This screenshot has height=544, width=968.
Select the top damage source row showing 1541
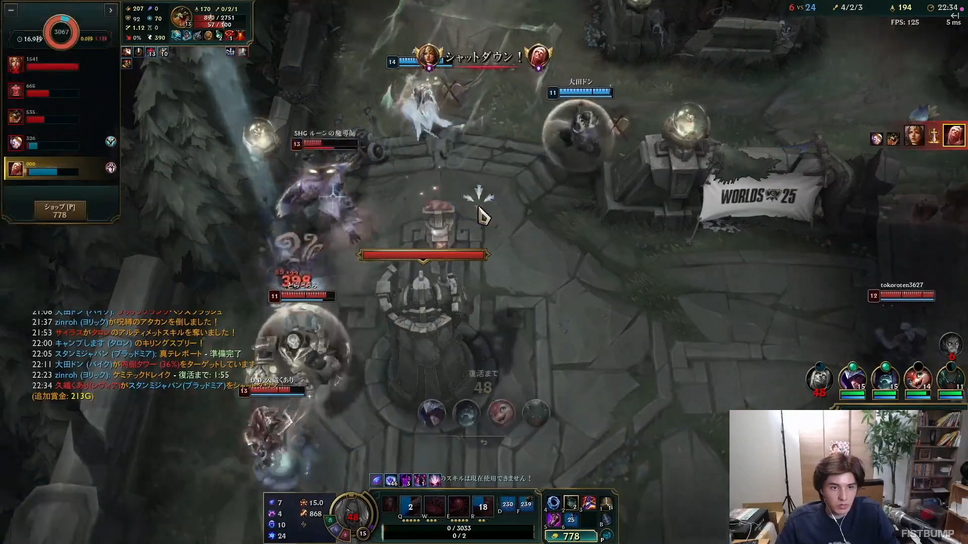60,65
